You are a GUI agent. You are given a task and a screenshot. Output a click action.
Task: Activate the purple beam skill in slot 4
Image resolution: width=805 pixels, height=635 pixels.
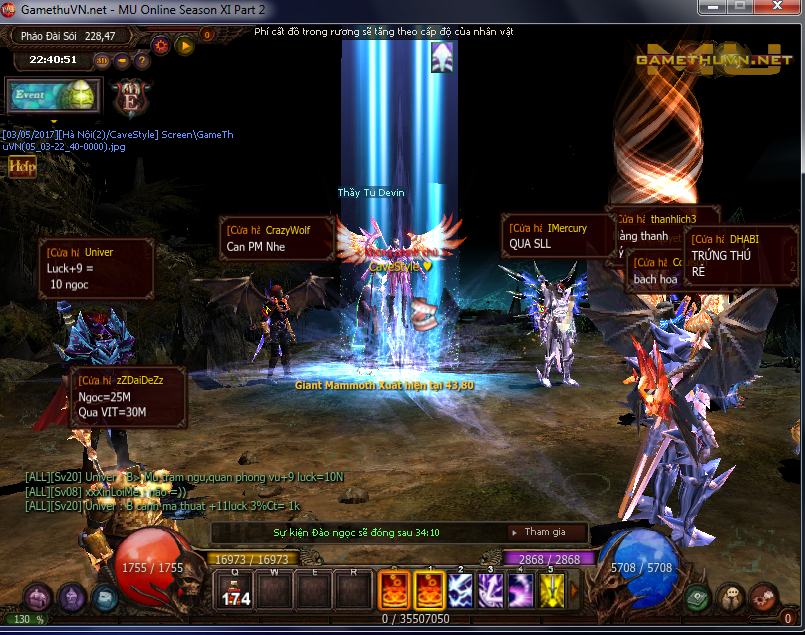521,590
